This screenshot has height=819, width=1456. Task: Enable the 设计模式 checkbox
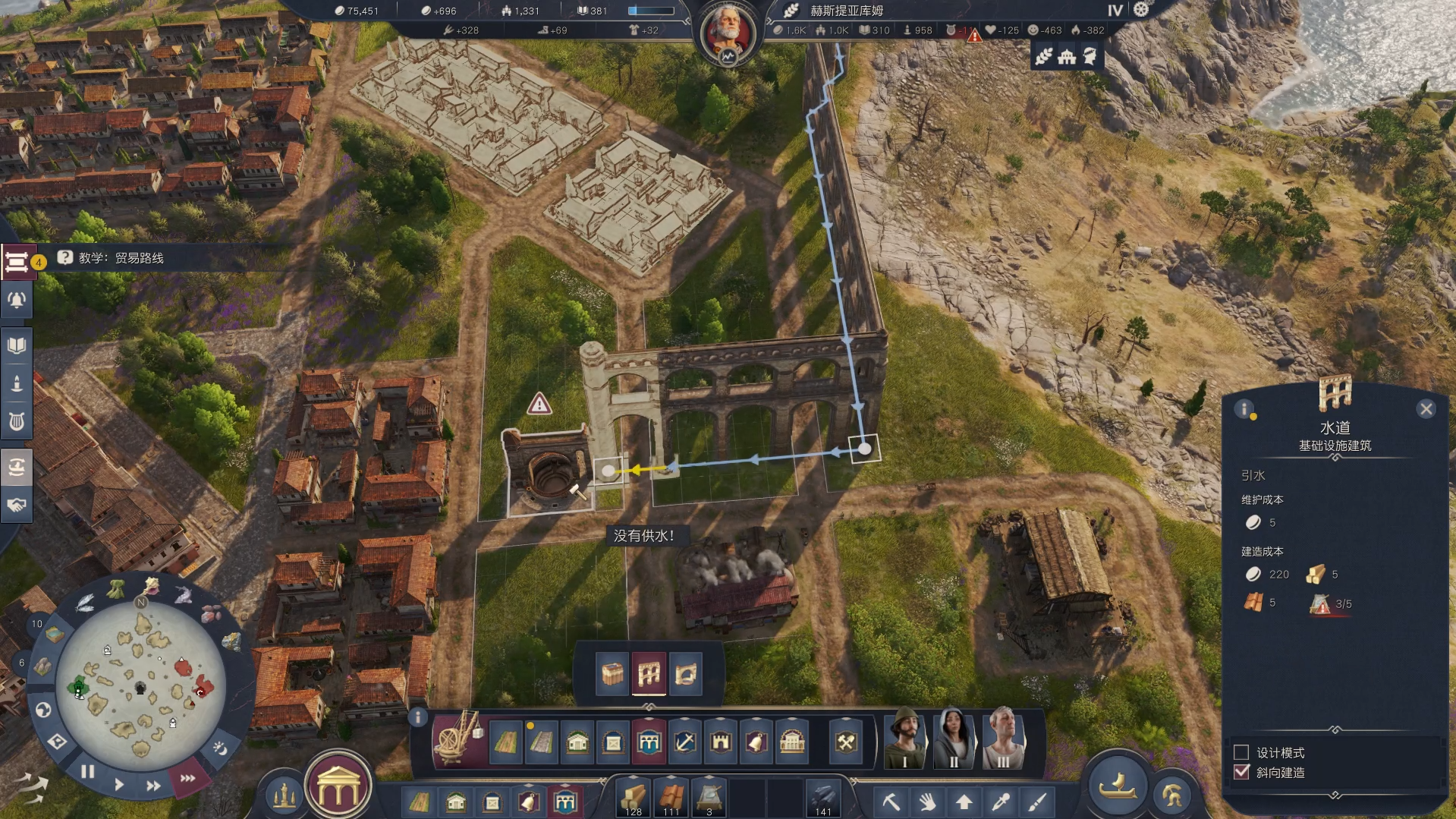[1241, 752]
